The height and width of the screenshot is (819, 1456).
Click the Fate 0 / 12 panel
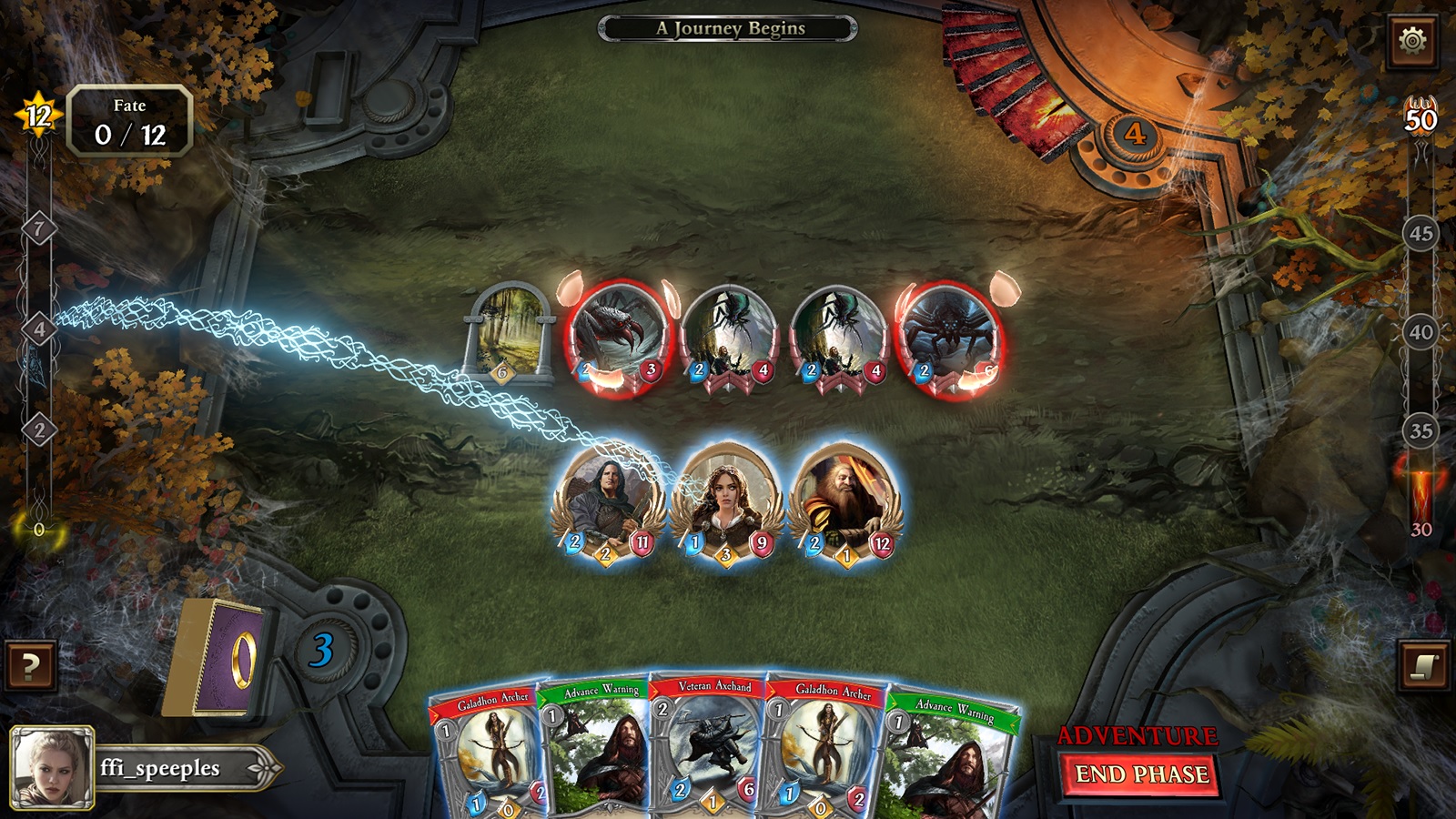click(129, 122)
